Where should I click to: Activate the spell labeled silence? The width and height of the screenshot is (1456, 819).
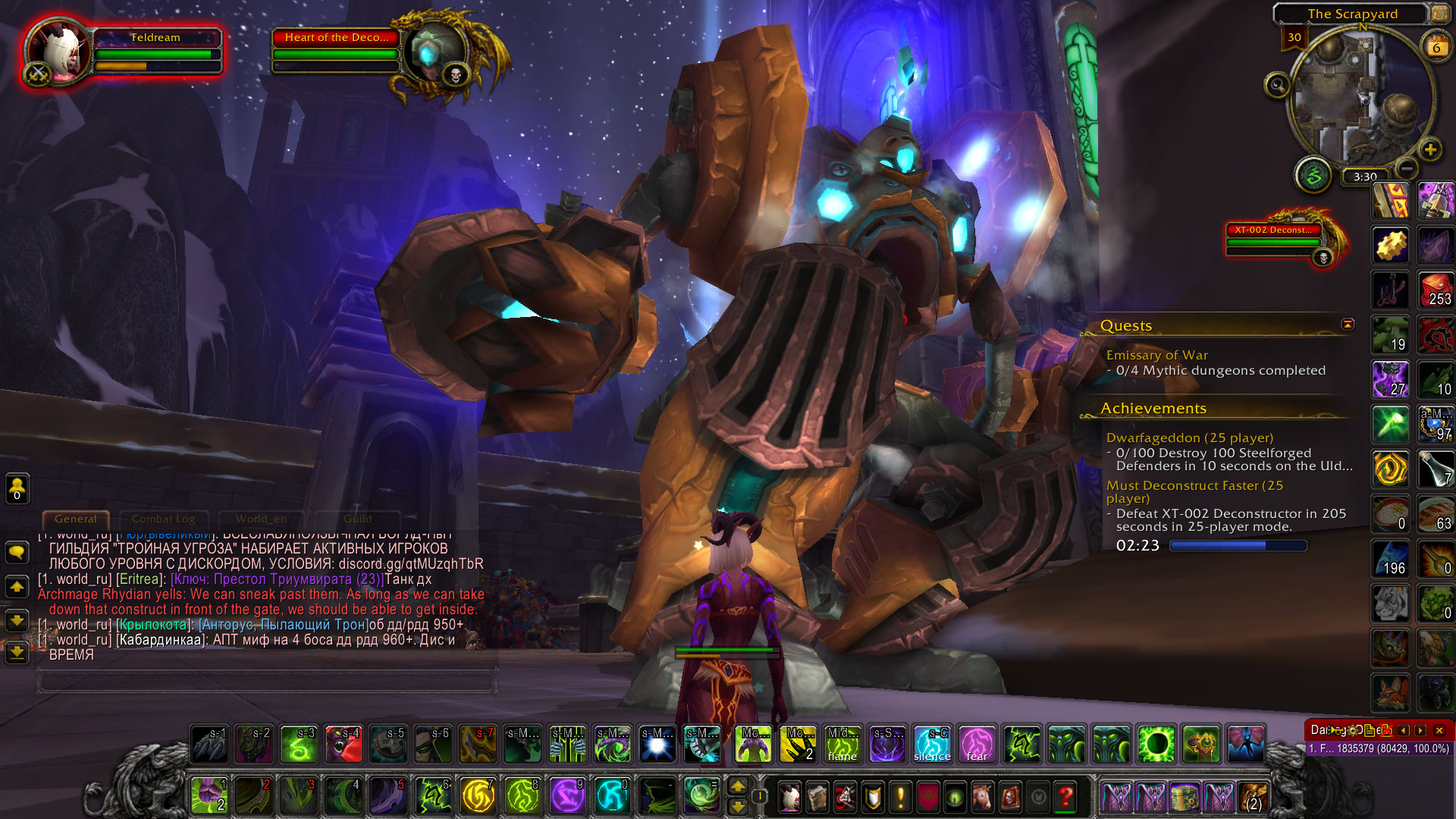pos(932,744)
